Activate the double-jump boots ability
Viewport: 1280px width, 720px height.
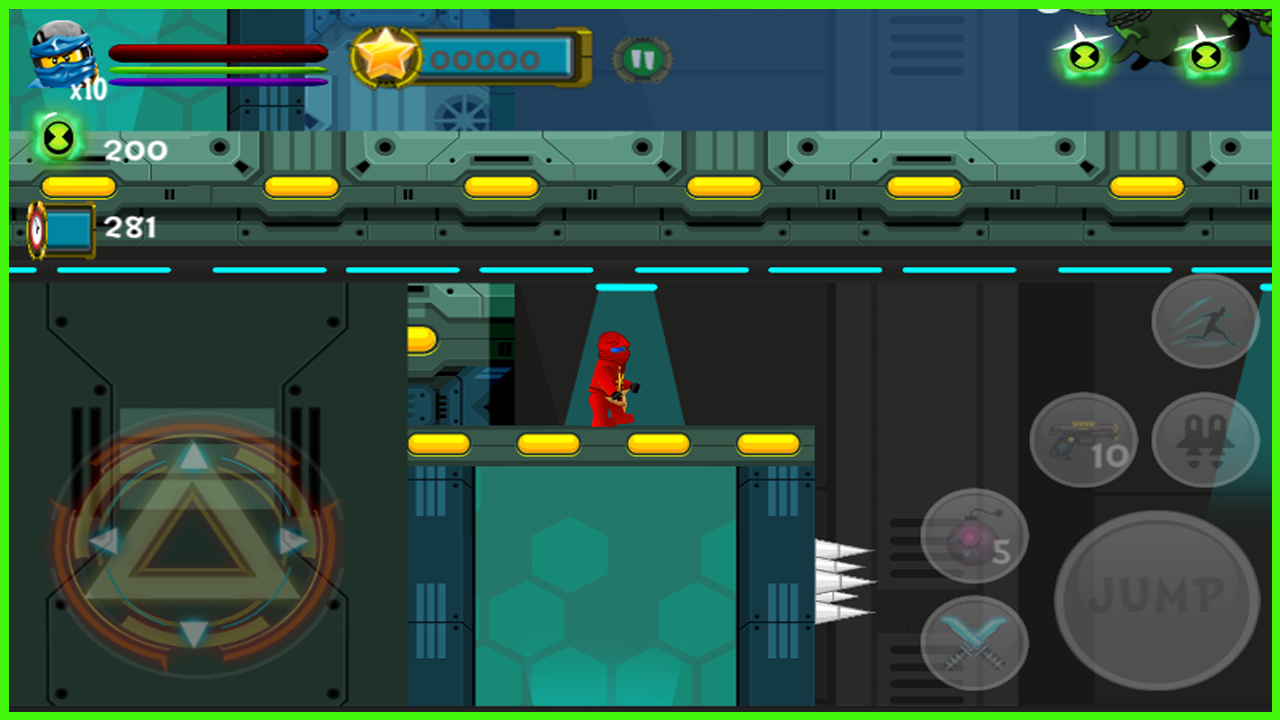pos(1205,438)
